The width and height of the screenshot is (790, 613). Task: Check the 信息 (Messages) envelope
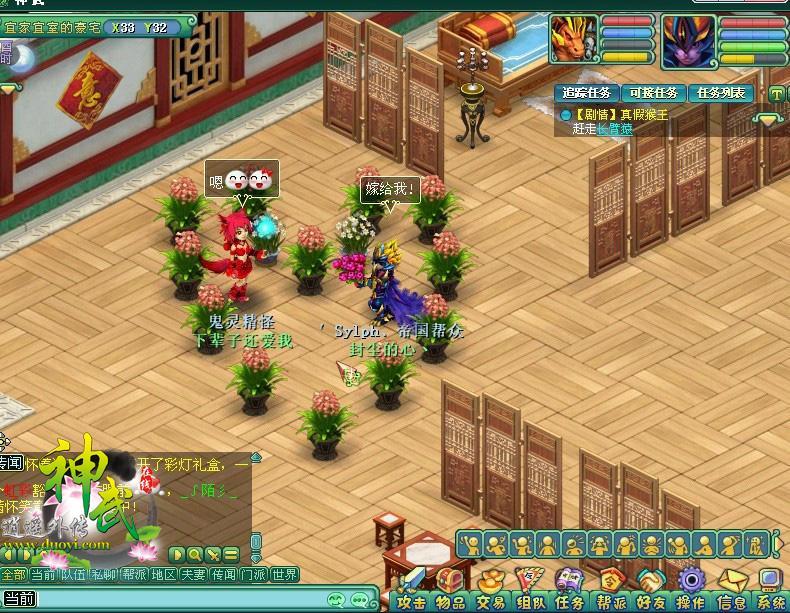click(732, 590)
